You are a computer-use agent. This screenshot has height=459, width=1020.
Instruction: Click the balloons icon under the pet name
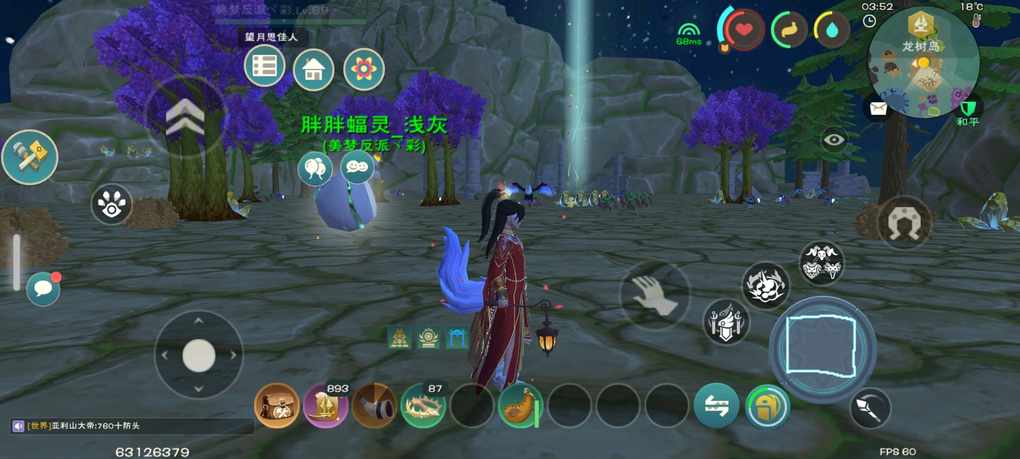pyautogui.click(x=315, y=168)
